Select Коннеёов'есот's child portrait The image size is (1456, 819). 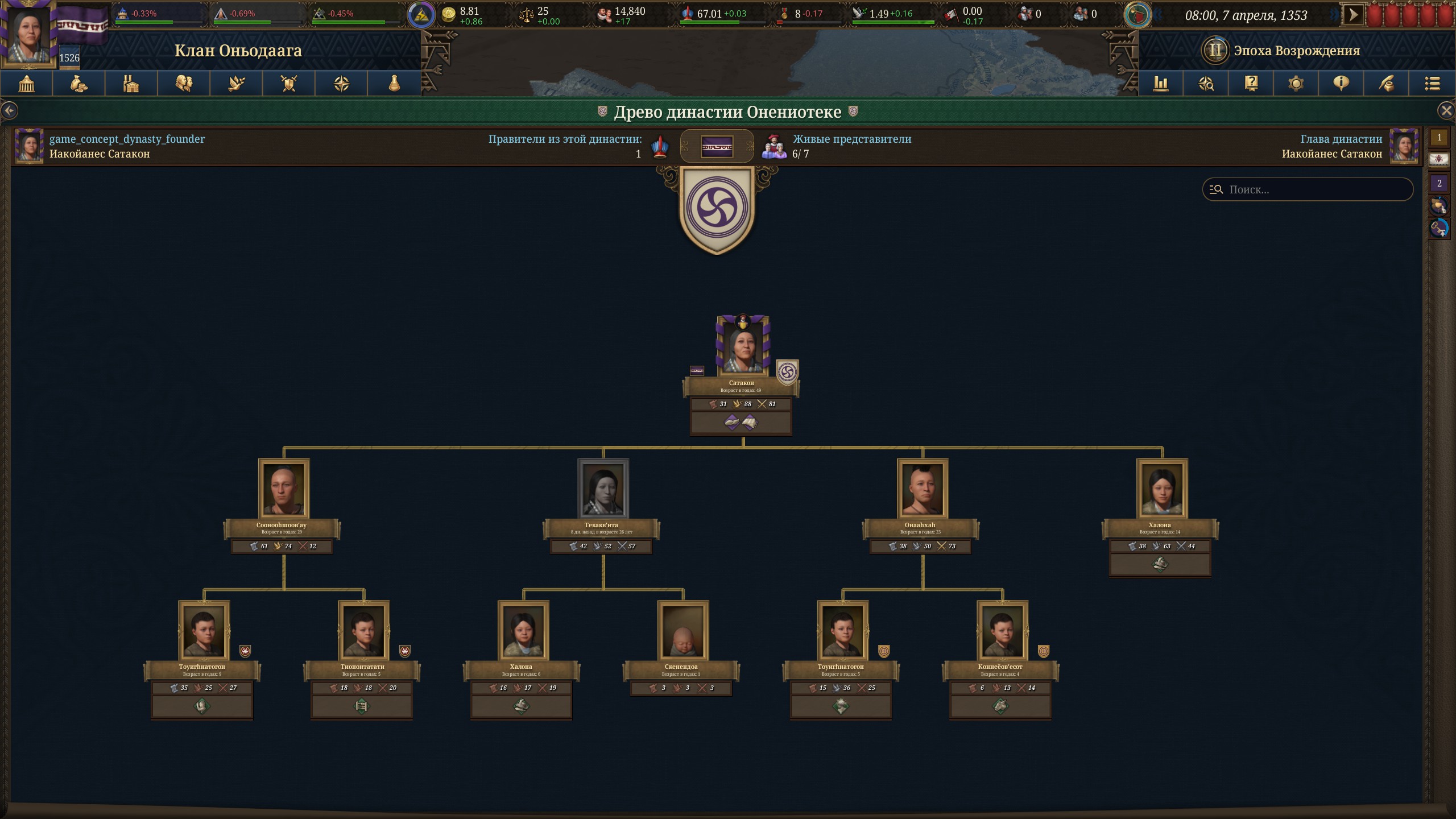[1002, 630]
